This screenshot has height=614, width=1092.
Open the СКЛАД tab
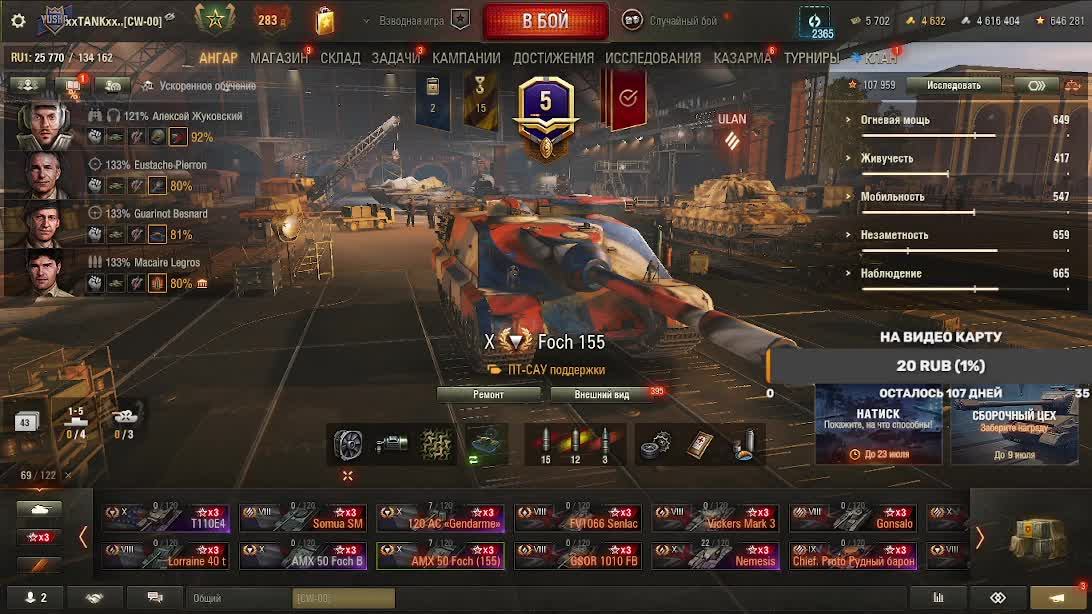click(x=340, y=58)
